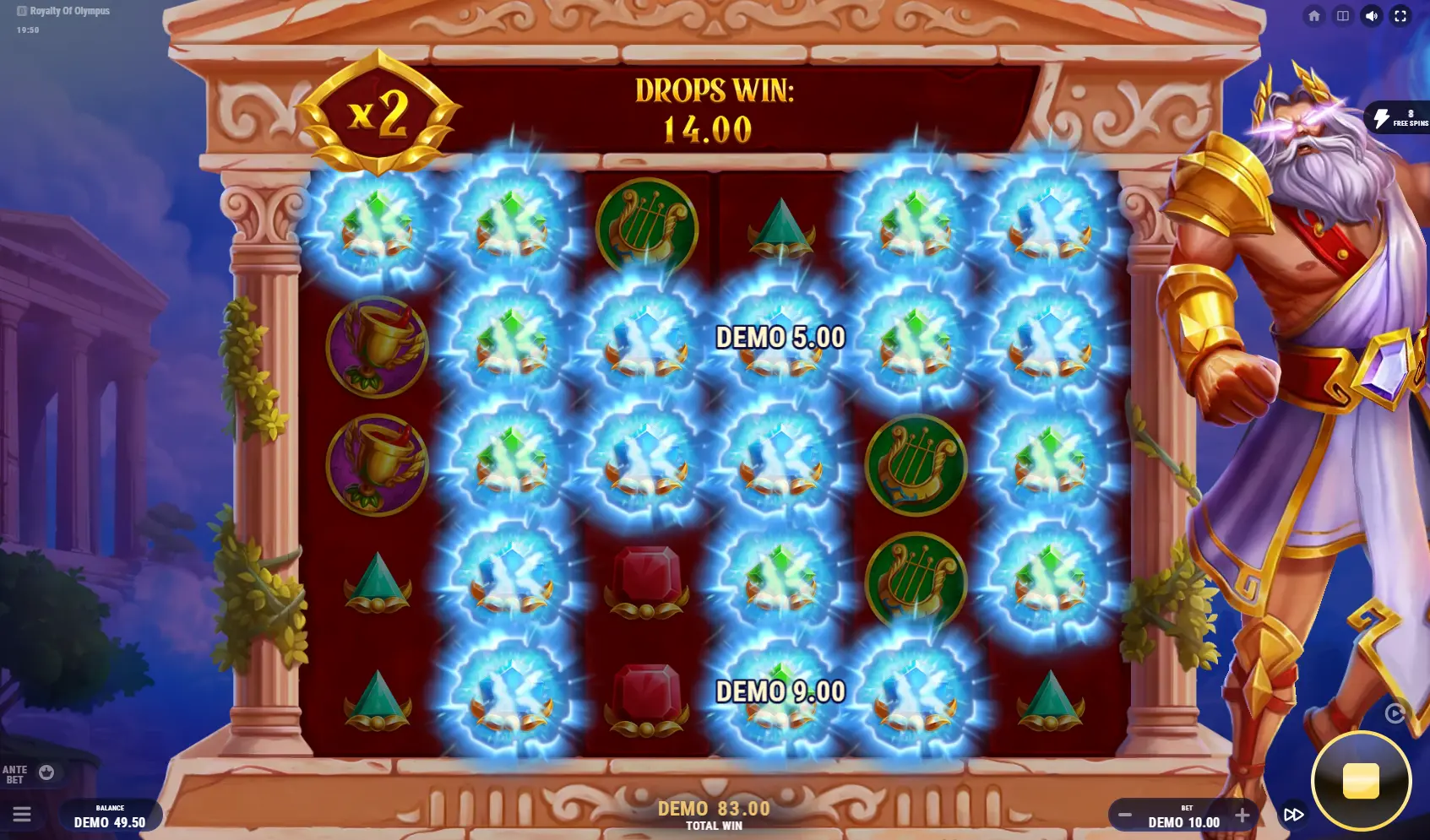The image size is (1430, 840).
Task: Click the green lyre symbol on the reels
Action: click(x=646, y=228)
